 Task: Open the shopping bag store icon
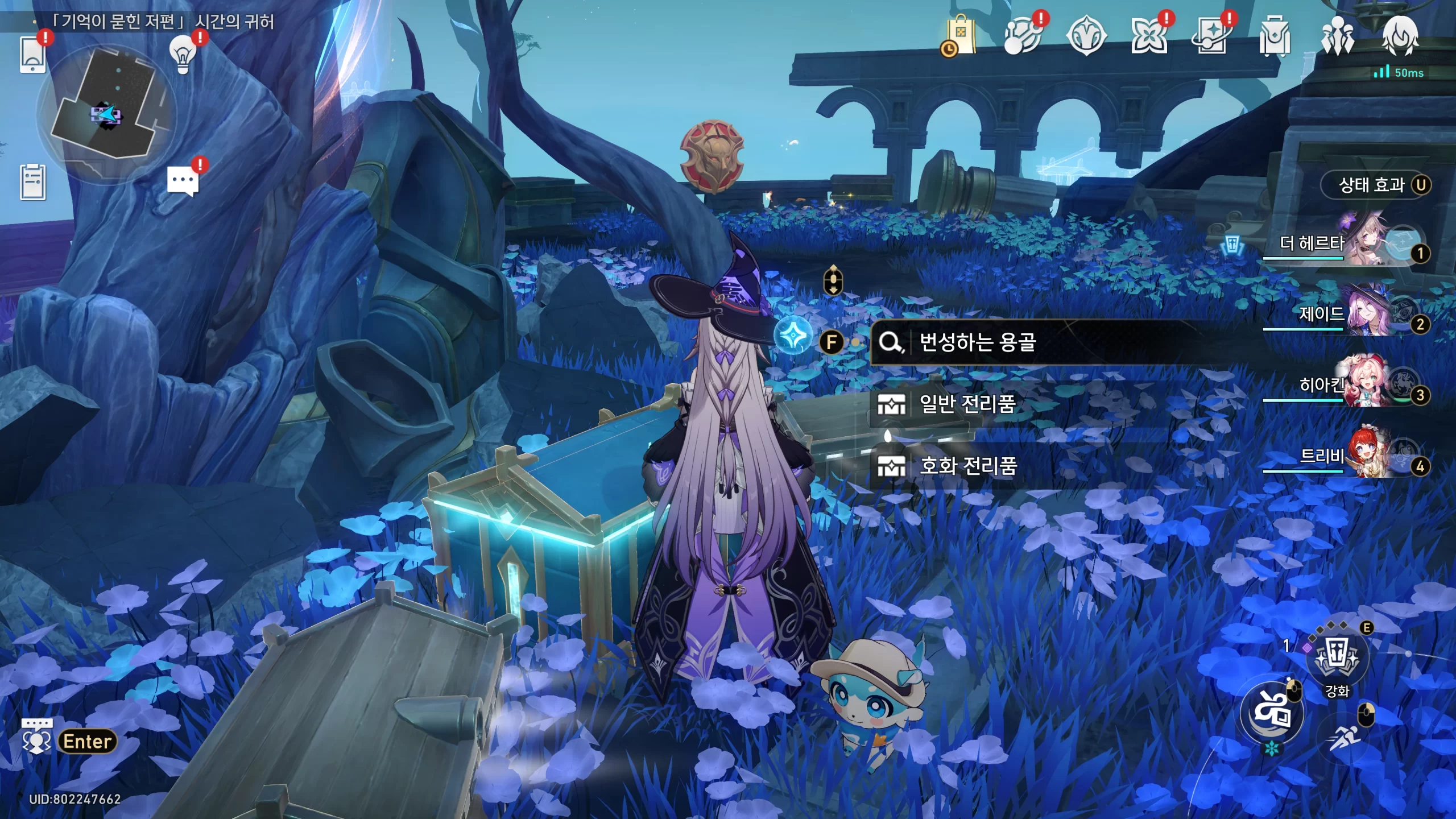pos(960,35)
